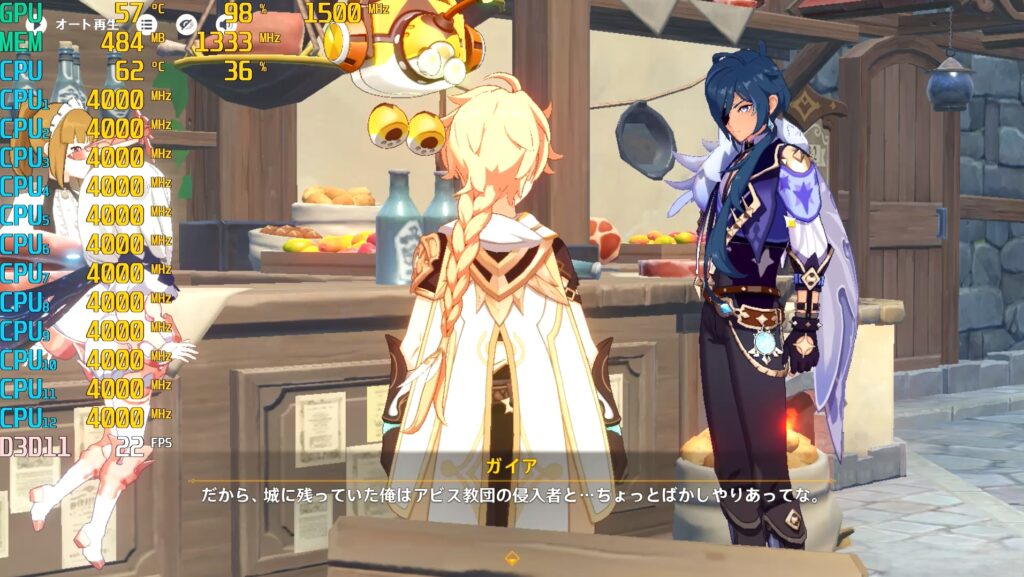Toggle the voice speaker icon
The image size is (1024, 577).
(223, 23)
